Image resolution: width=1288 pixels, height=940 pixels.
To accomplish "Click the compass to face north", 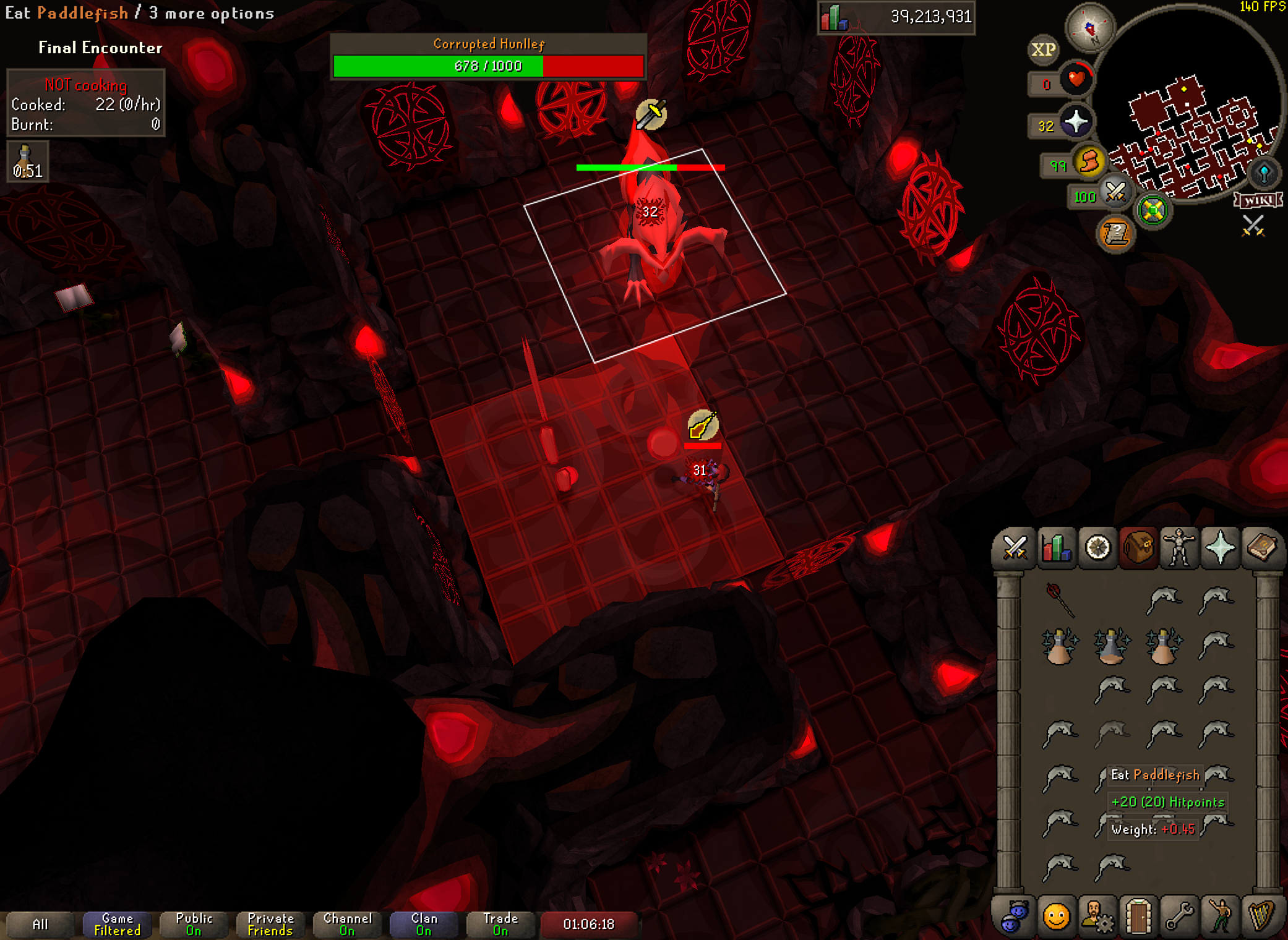I will pos(1089,27).
